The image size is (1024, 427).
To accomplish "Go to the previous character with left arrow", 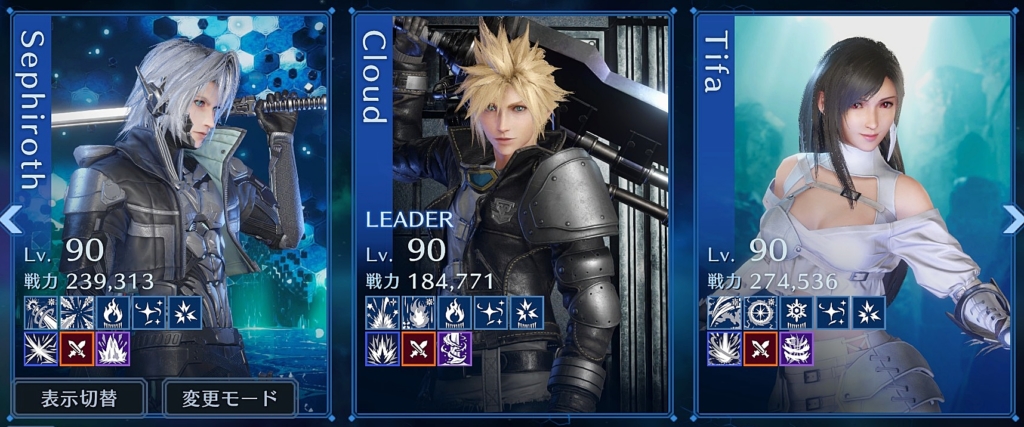I will point(10,216).
